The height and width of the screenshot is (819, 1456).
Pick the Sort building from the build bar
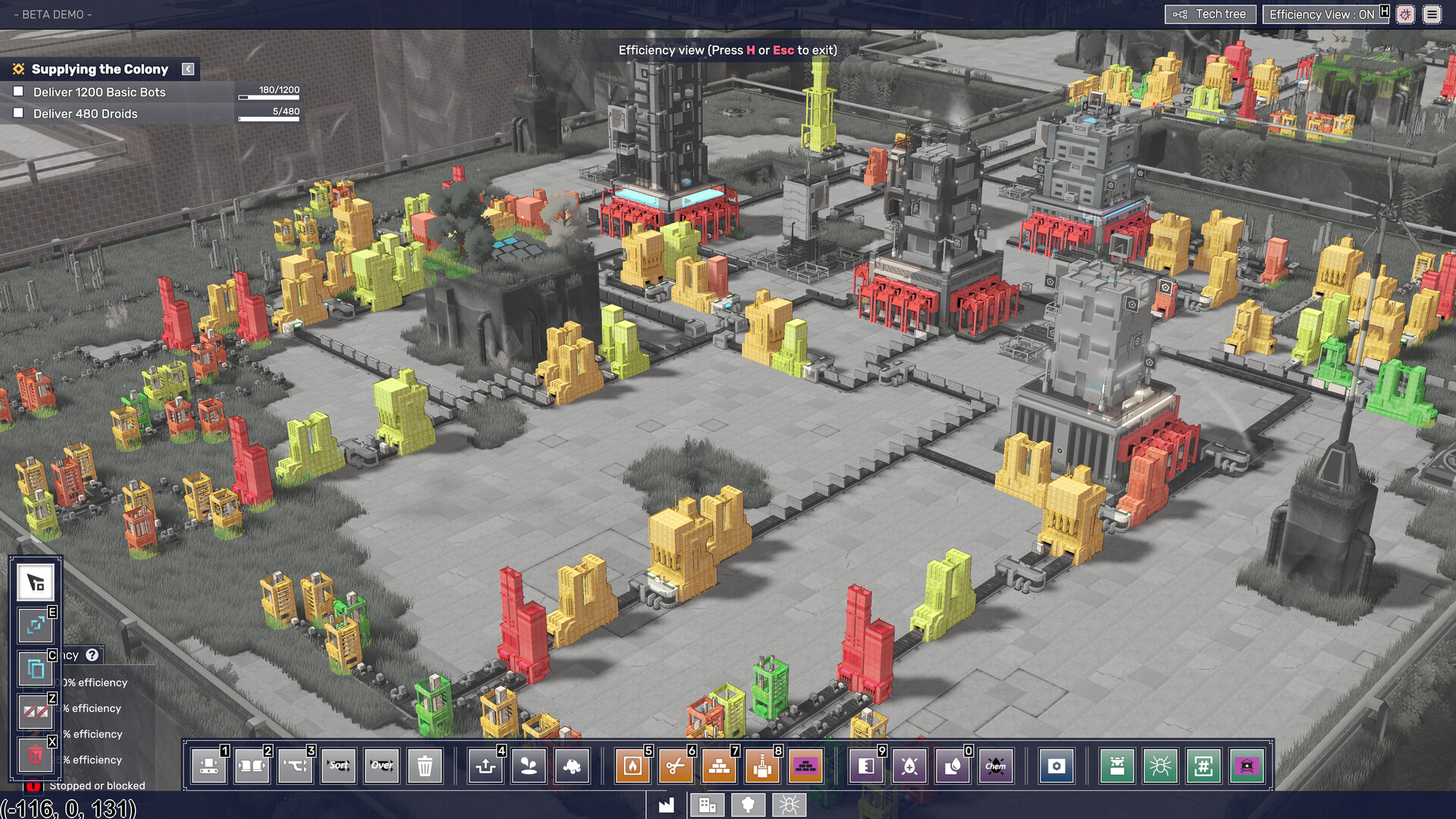pyautogui.click(x=338, y=767)
